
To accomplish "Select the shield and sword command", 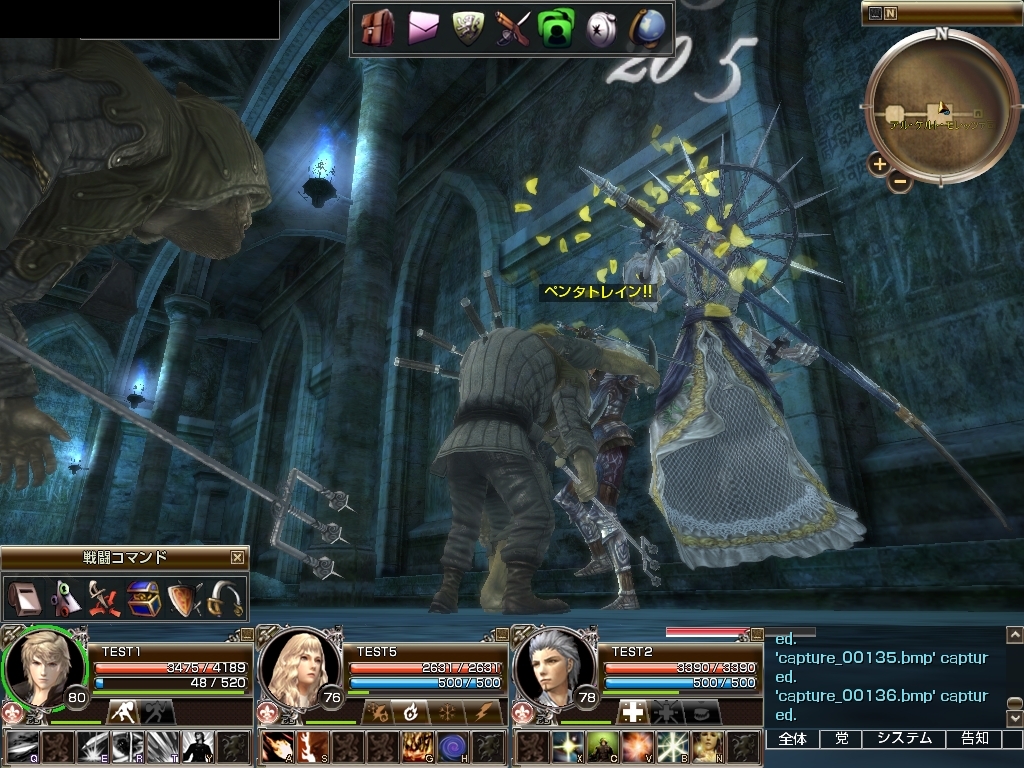I will 185,598.
